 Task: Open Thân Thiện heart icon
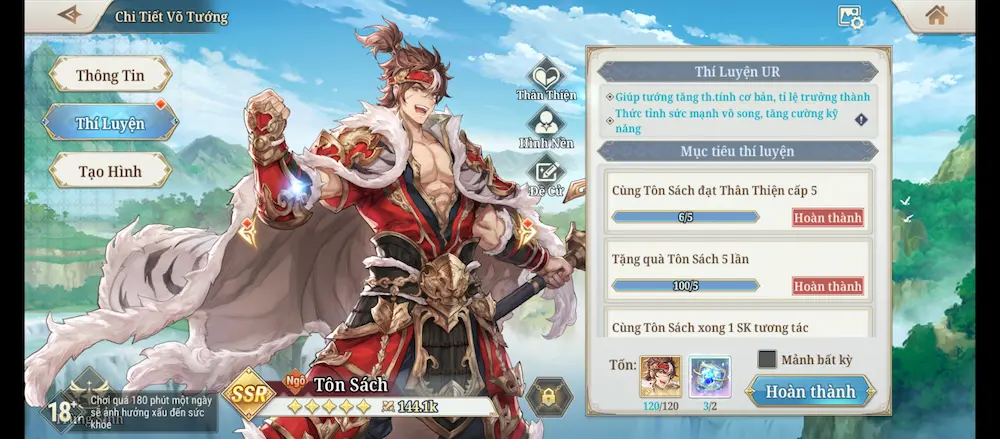point(546,76)
